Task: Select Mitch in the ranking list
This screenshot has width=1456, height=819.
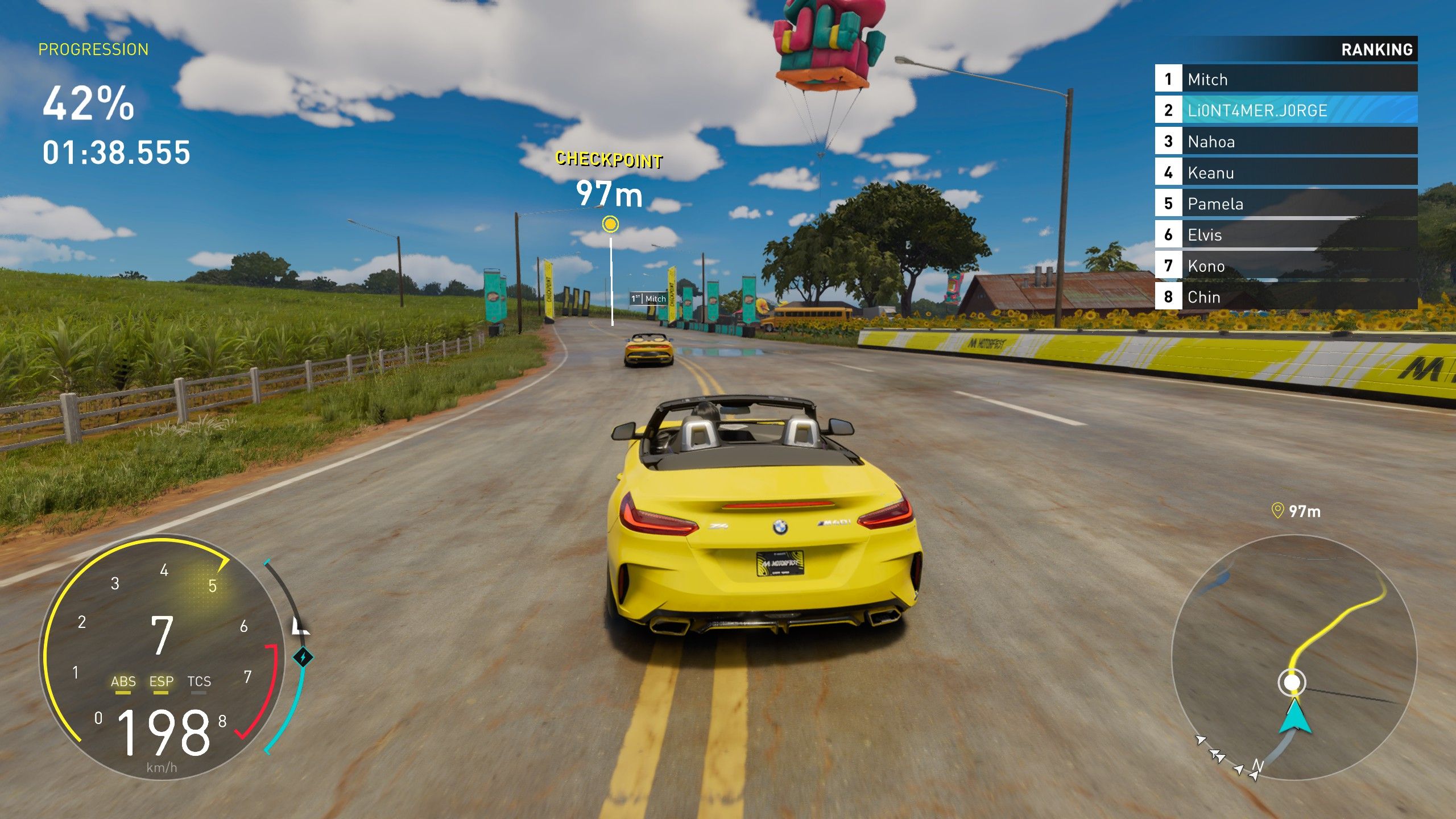Action: (1285, 79)
